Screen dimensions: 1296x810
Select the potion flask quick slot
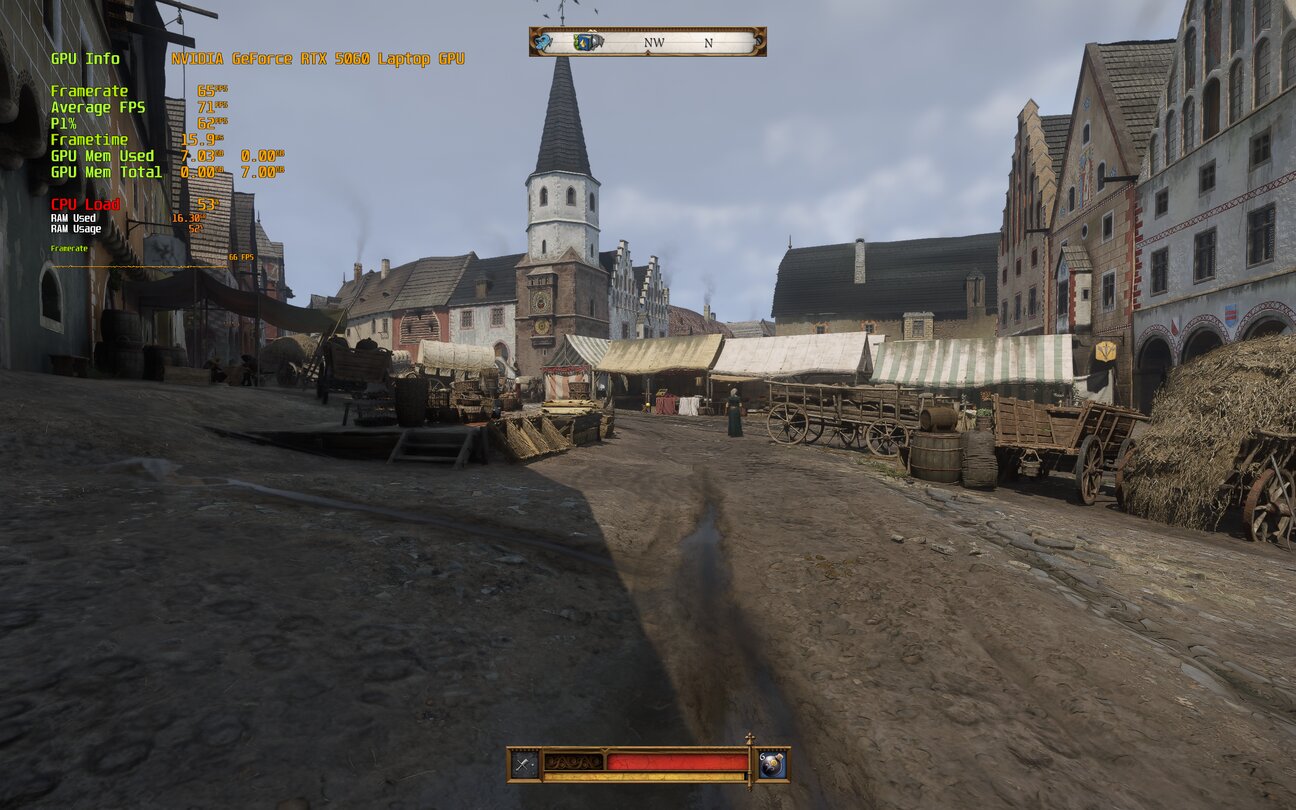771,765
